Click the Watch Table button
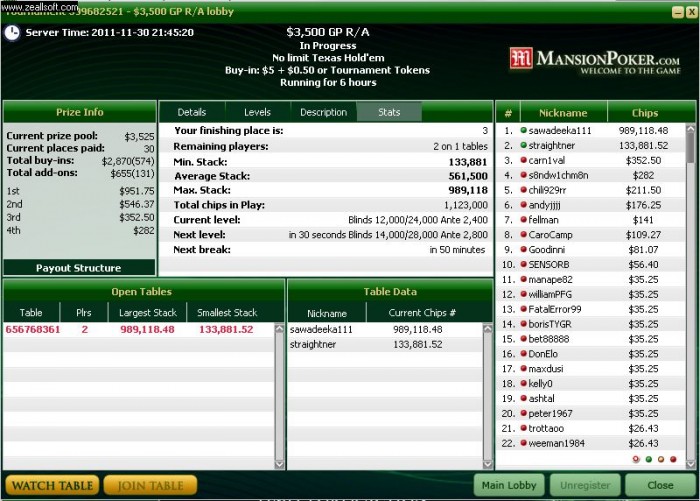The height and width of the screenshot is (501, 700). coord(52,486)
